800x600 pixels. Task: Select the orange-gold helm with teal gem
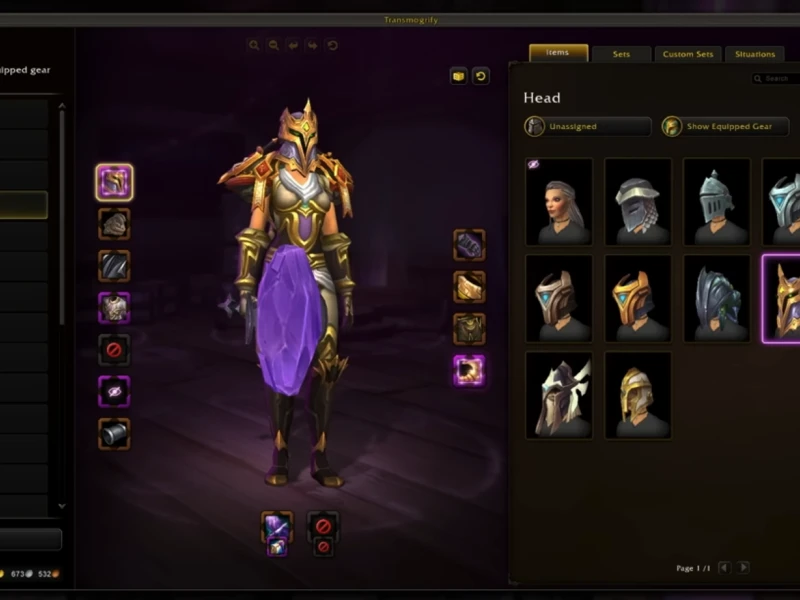pyautogui.click(x=638, y=298)
